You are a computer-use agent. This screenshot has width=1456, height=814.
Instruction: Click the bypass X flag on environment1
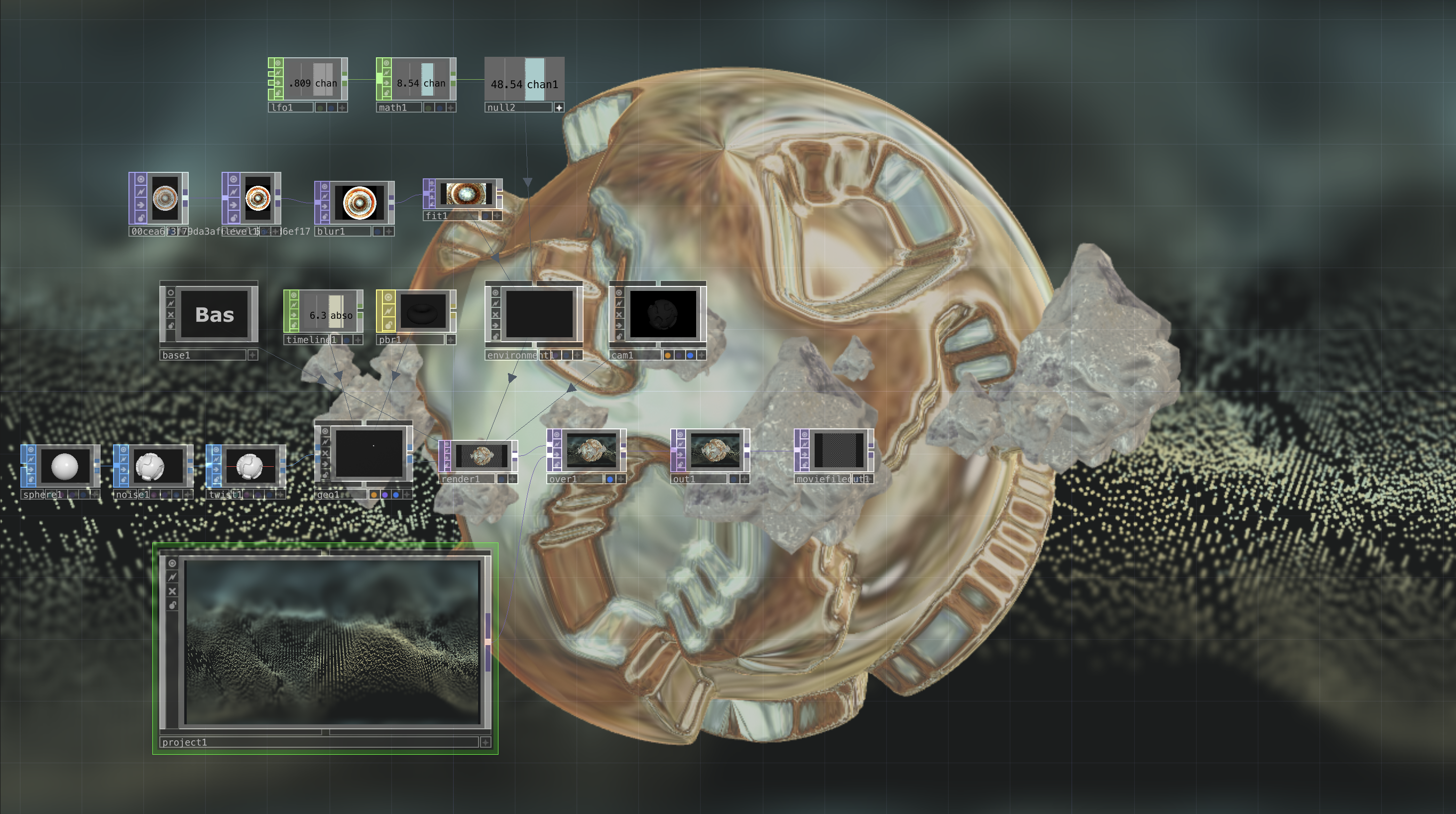click(x=495, y=315)
